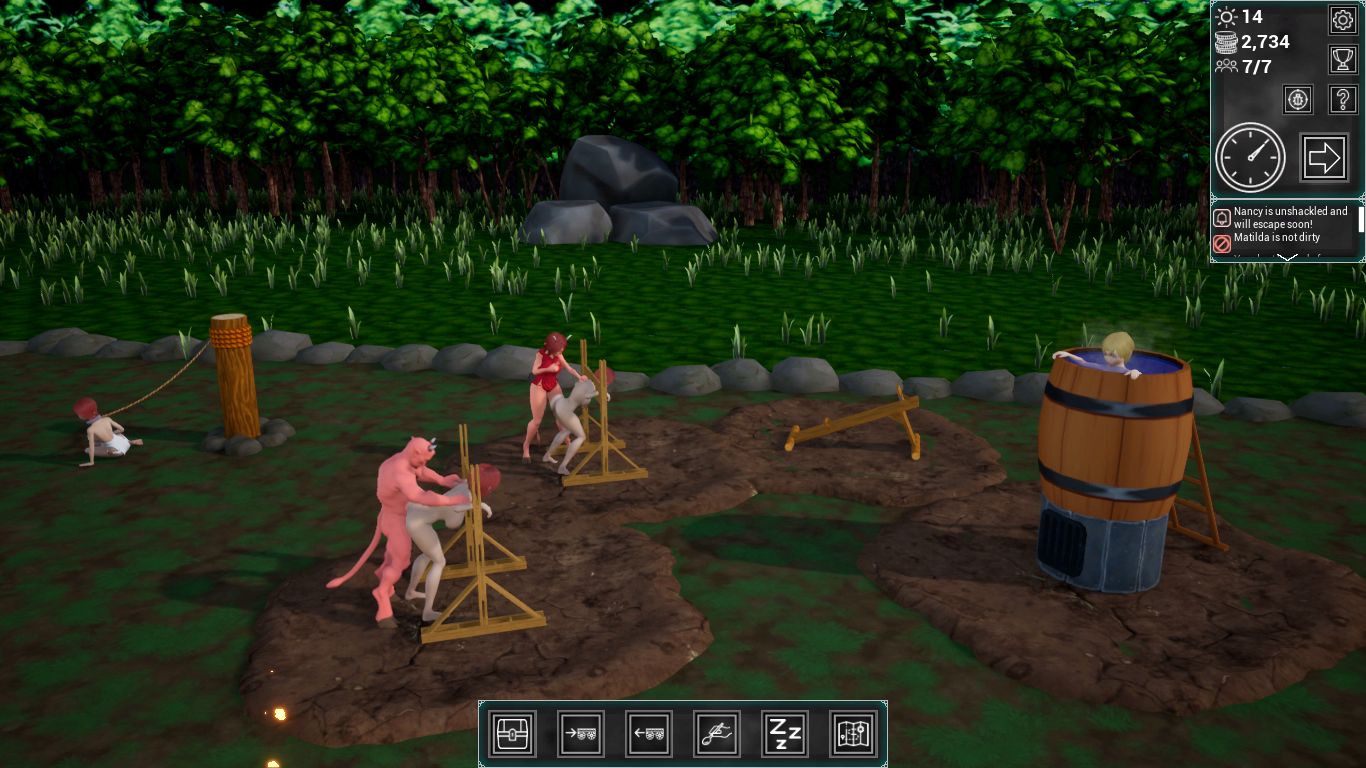
Task: Click the analog clock dial
Action: (x=1250, y=157)
